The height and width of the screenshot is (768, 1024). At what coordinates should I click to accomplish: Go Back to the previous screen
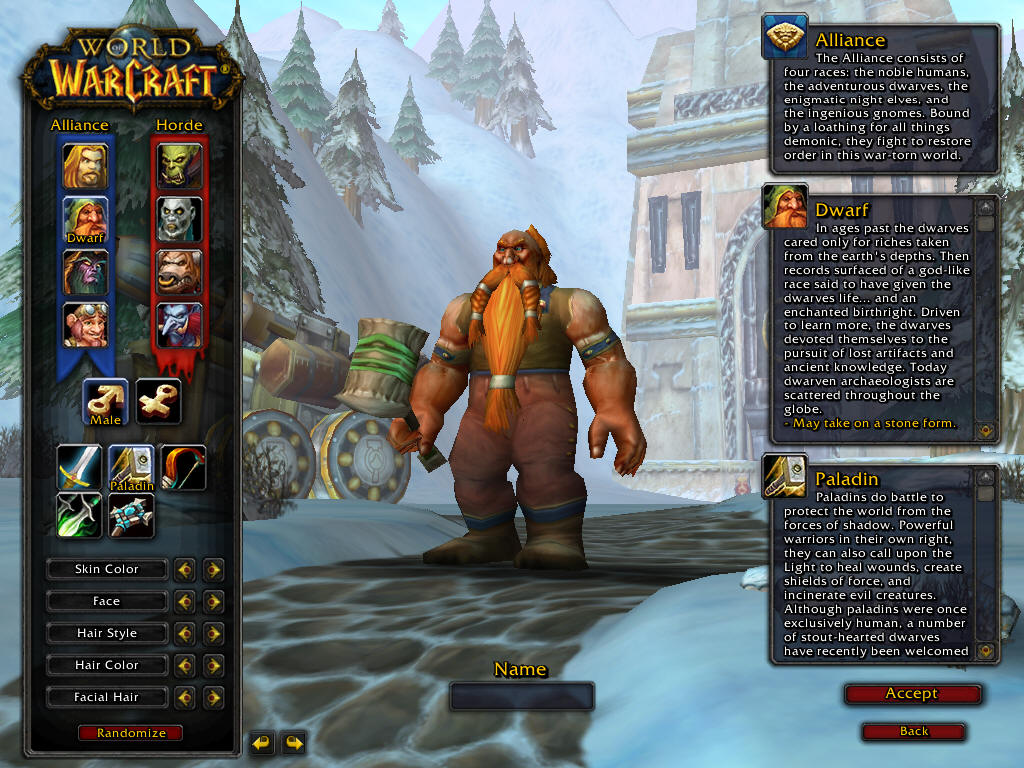click(913, 732)
